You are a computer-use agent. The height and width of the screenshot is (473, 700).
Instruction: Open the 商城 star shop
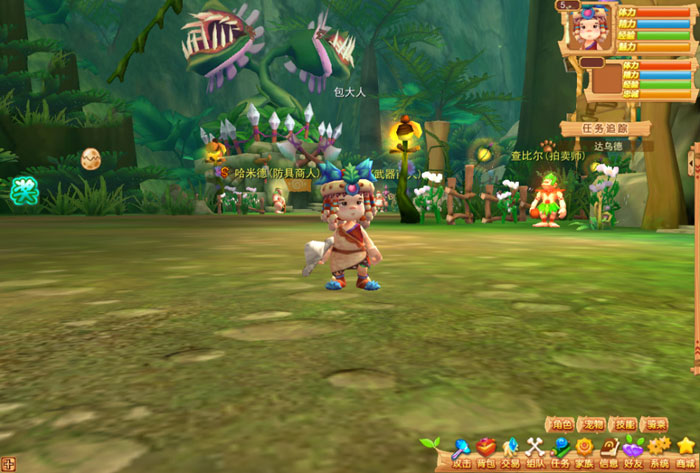[686, 452]
